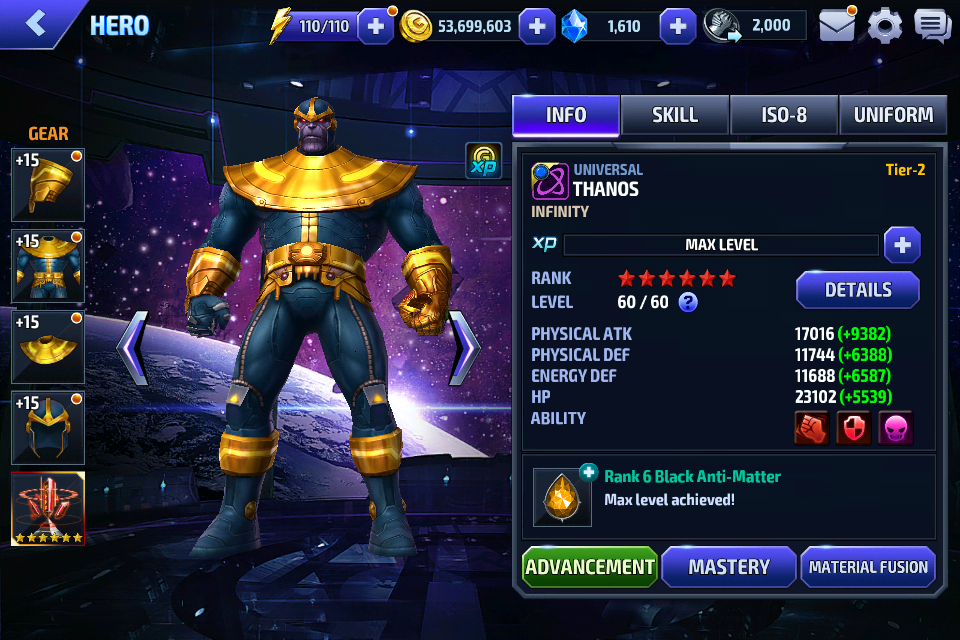Image resolution: width=960 pixels, height=640 pixels.
Task: Open the gear-shaped settings menu
Action: click(x=884, y=25)
